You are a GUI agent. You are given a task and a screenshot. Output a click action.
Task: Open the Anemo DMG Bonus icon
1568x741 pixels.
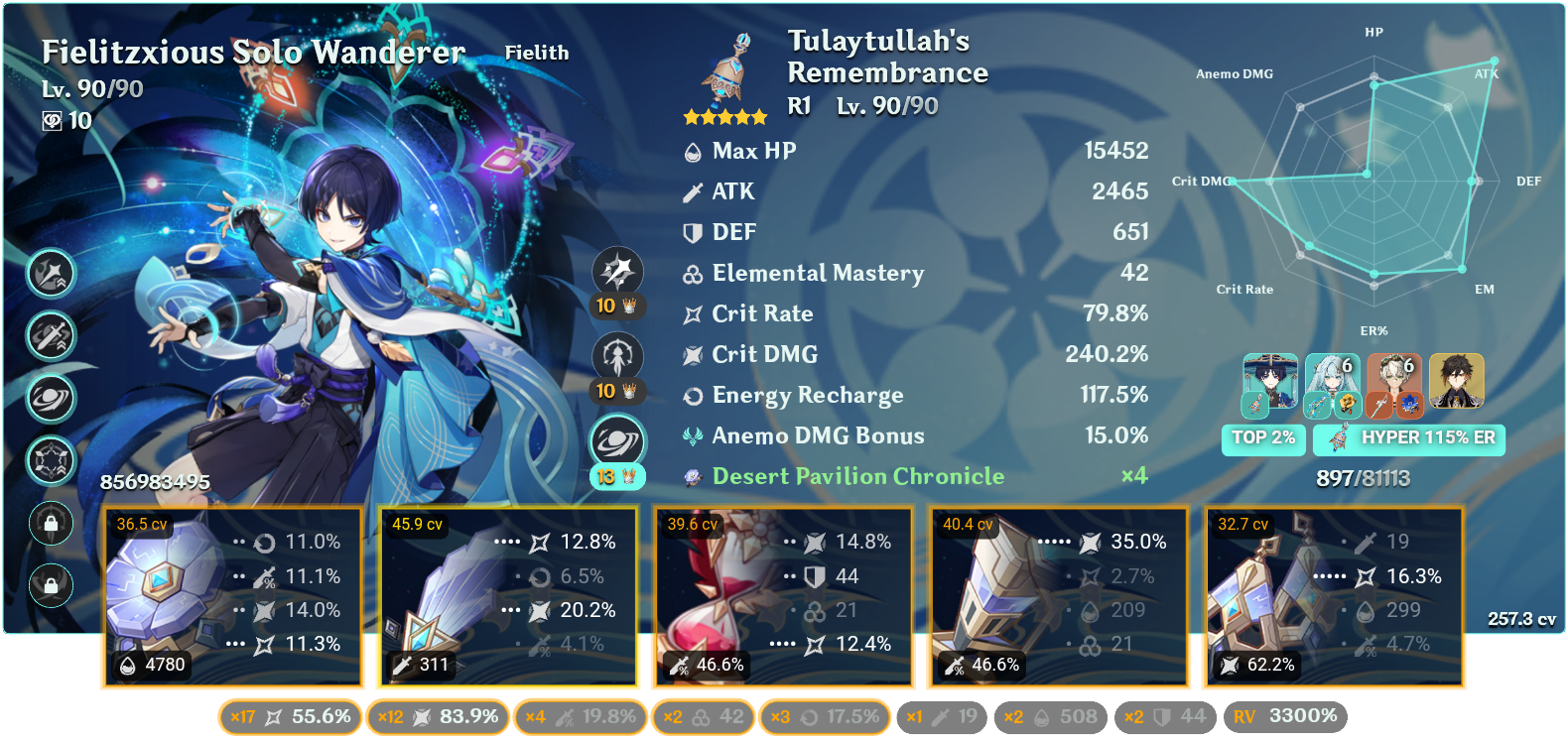[x=692, y=435]
